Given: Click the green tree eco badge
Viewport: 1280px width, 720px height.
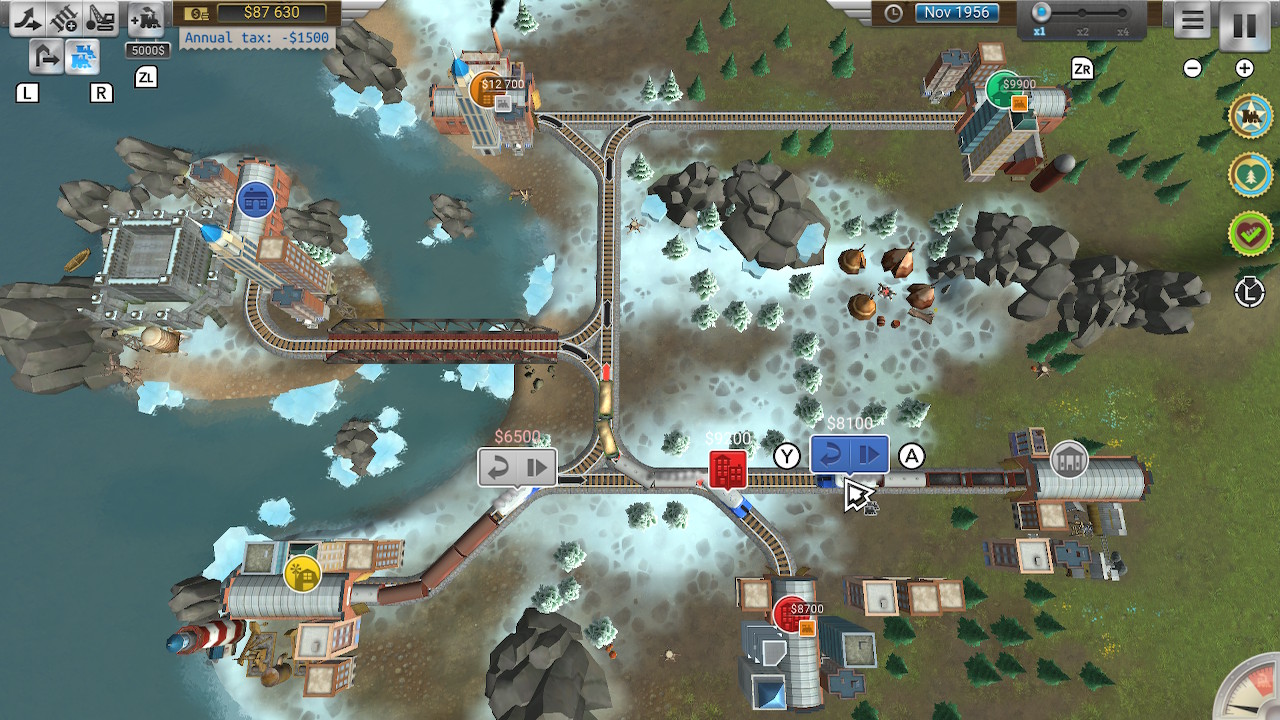Looking at the screenshot, I should 1252,172.
